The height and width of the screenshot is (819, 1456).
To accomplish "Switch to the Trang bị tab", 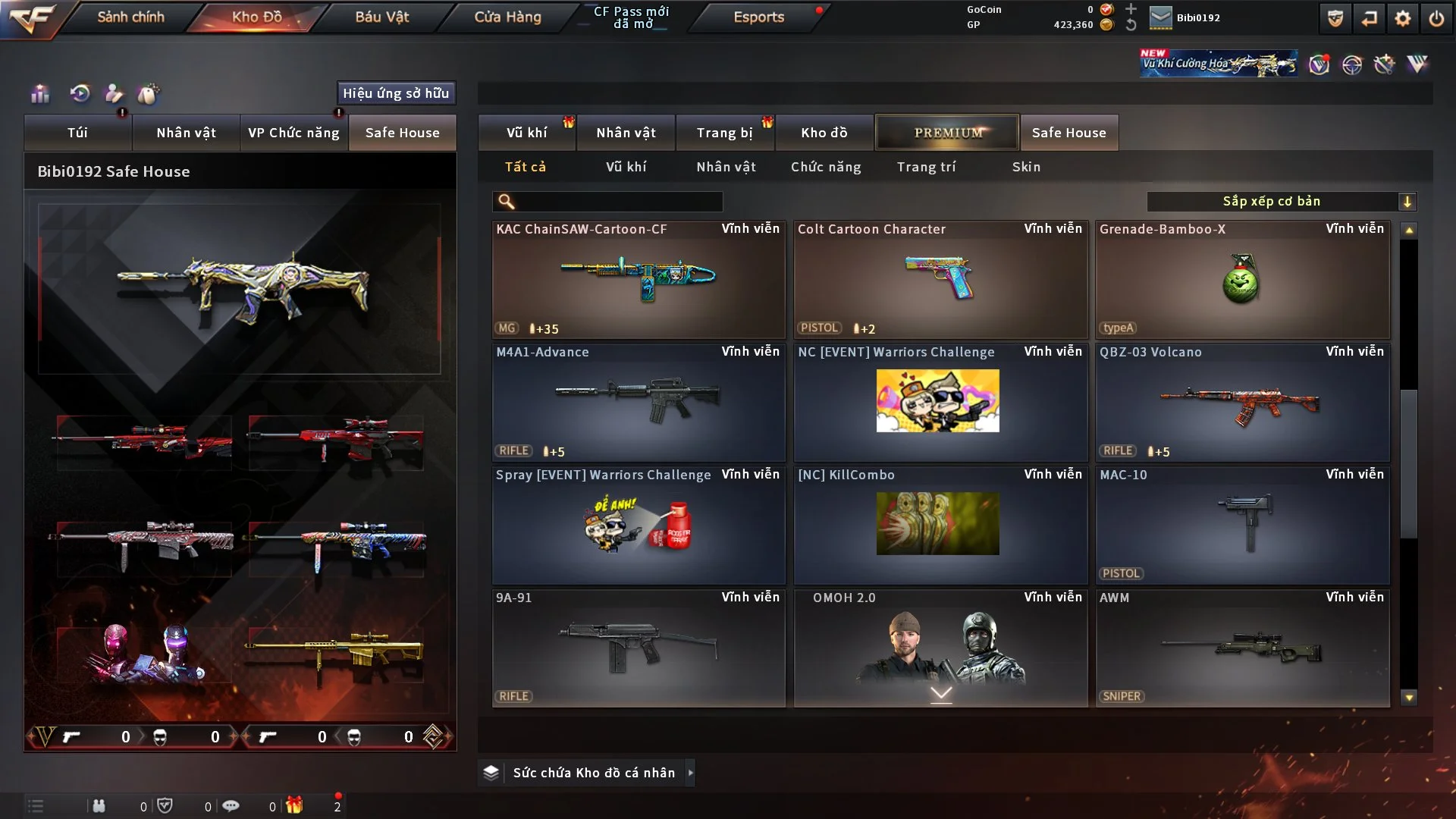I will tap(724, 133).
